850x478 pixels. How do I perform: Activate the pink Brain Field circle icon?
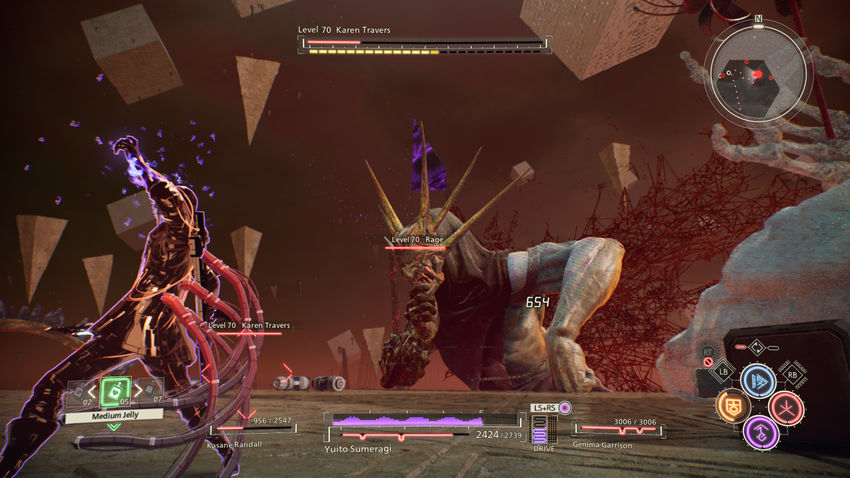(x=565, y=408)
